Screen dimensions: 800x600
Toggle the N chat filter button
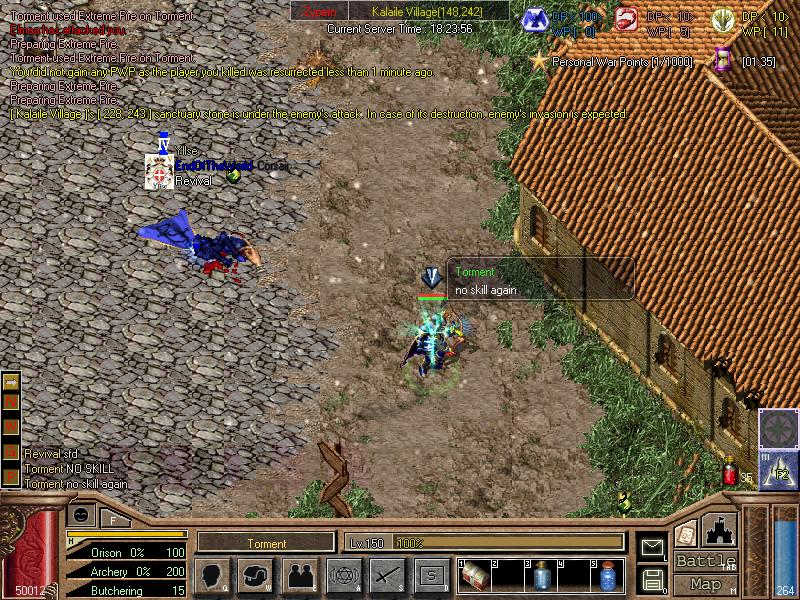[11, 403]
